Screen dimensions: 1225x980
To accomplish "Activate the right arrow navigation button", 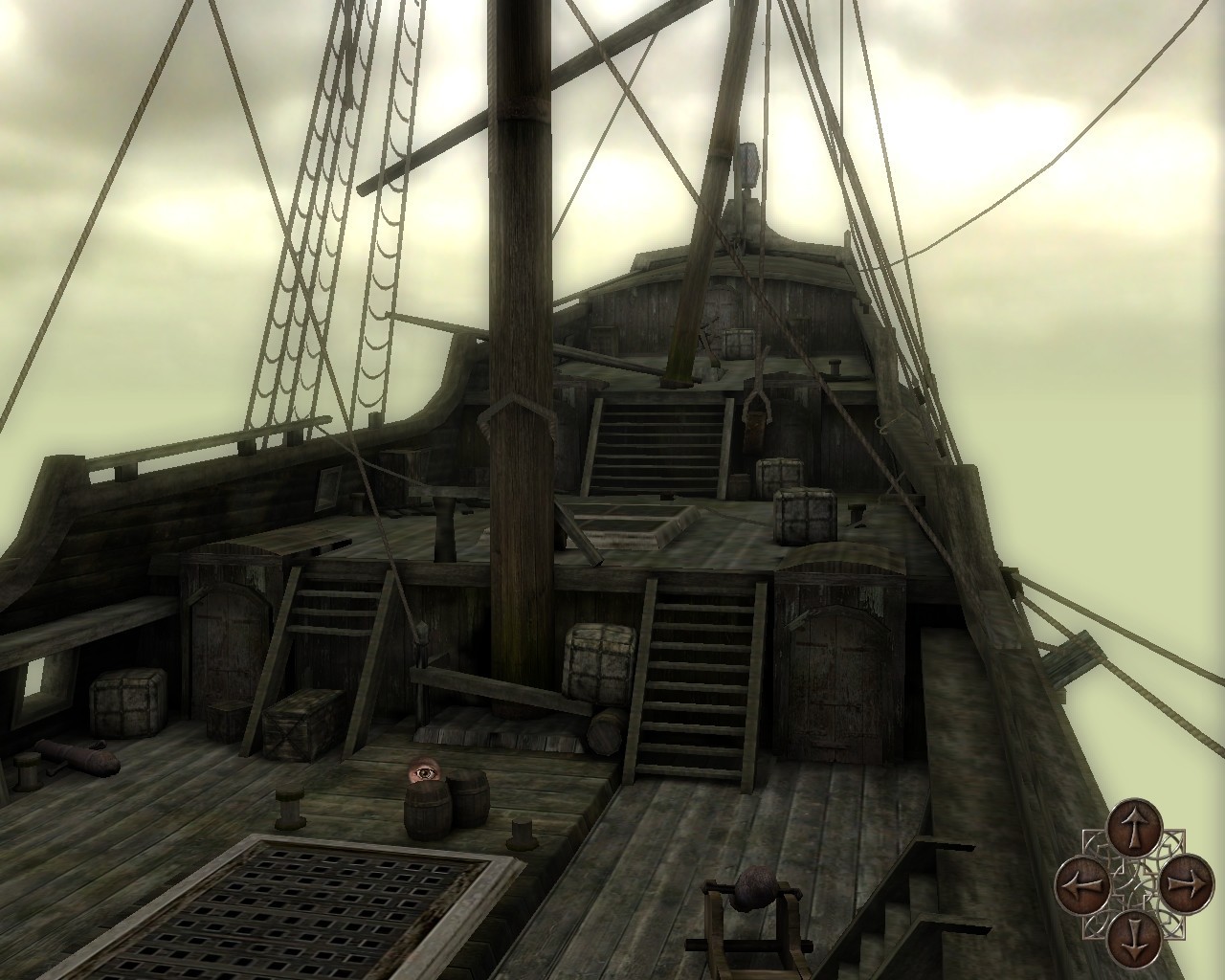I will click(1186, 878).
